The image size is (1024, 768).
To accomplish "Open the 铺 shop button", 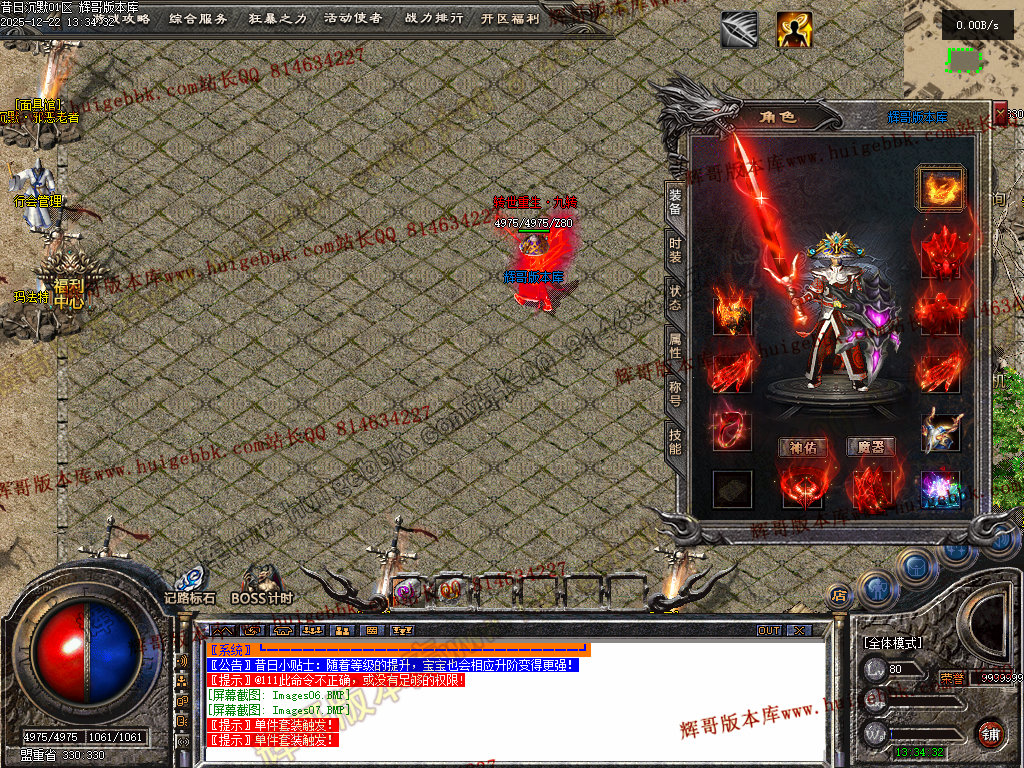I will (990, 732).
